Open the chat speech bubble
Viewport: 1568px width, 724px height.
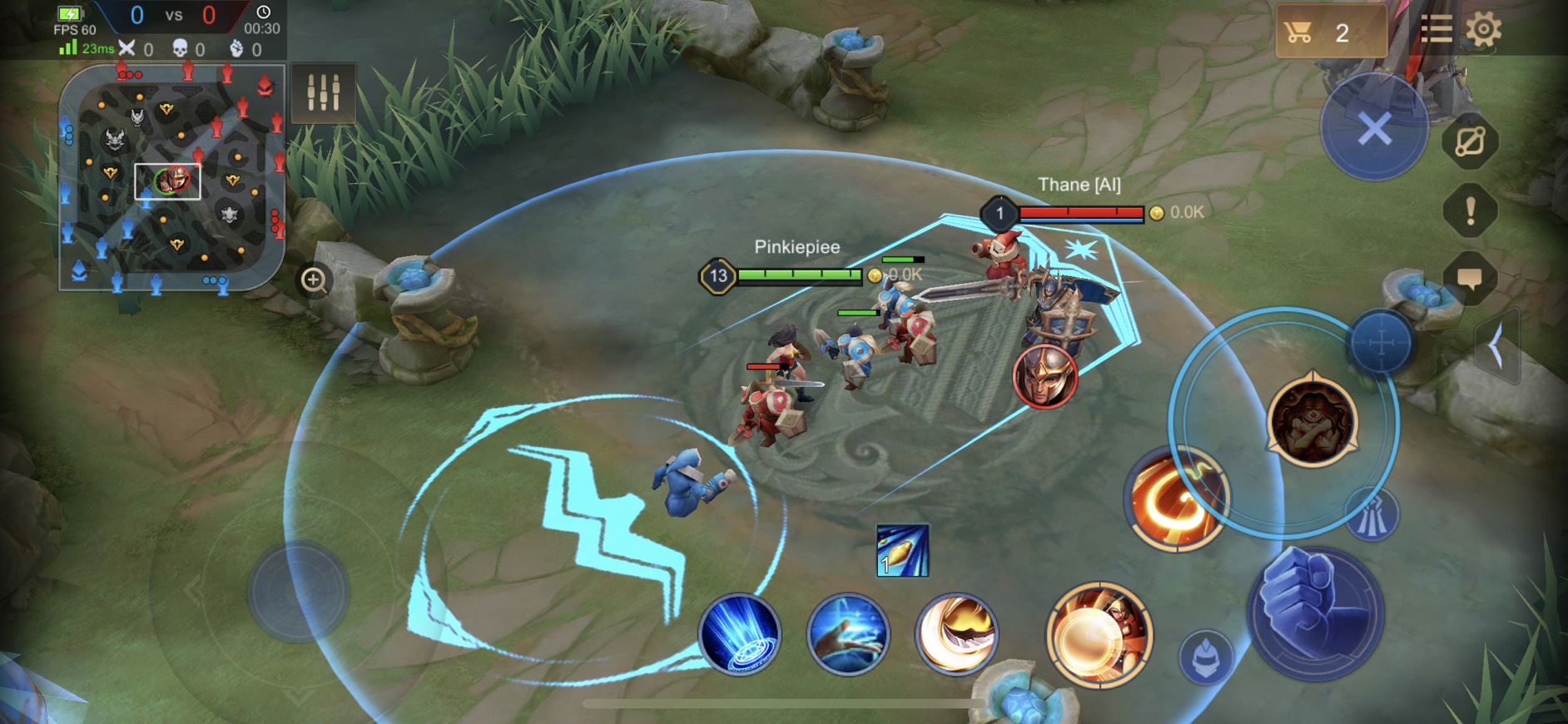coord(1470,279)
